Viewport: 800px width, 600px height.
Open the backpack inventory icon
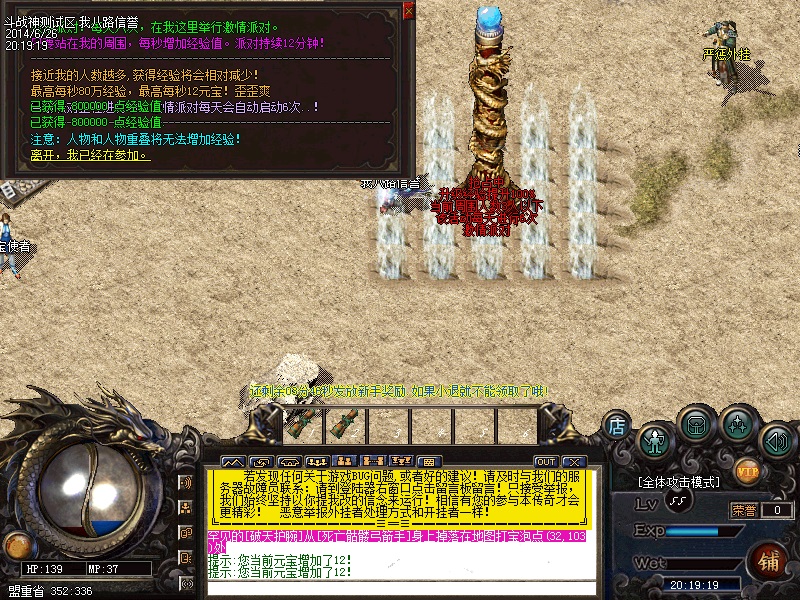coord(695,425)
